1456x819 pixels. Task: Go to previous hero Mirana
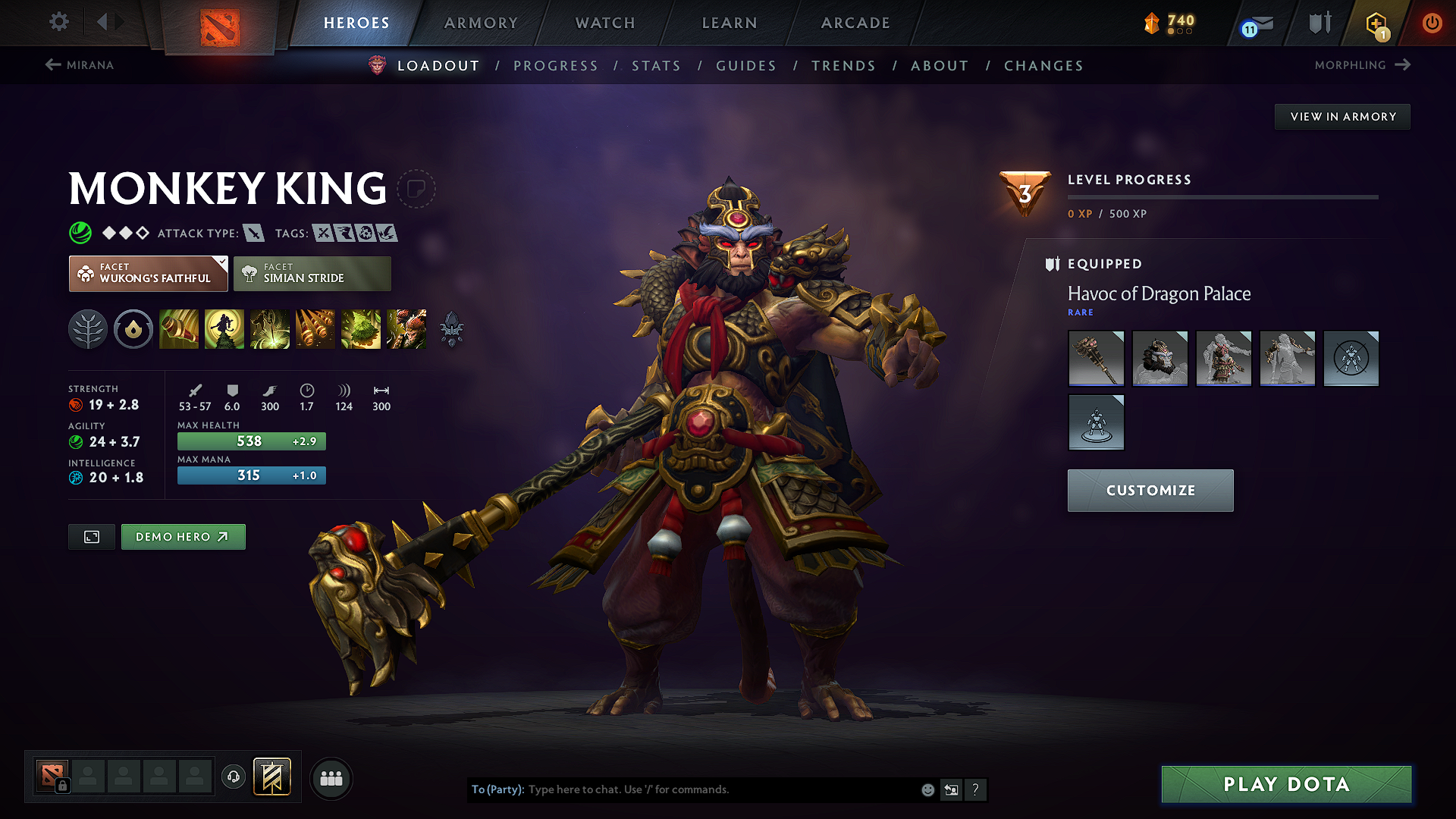tap(80, 65)
